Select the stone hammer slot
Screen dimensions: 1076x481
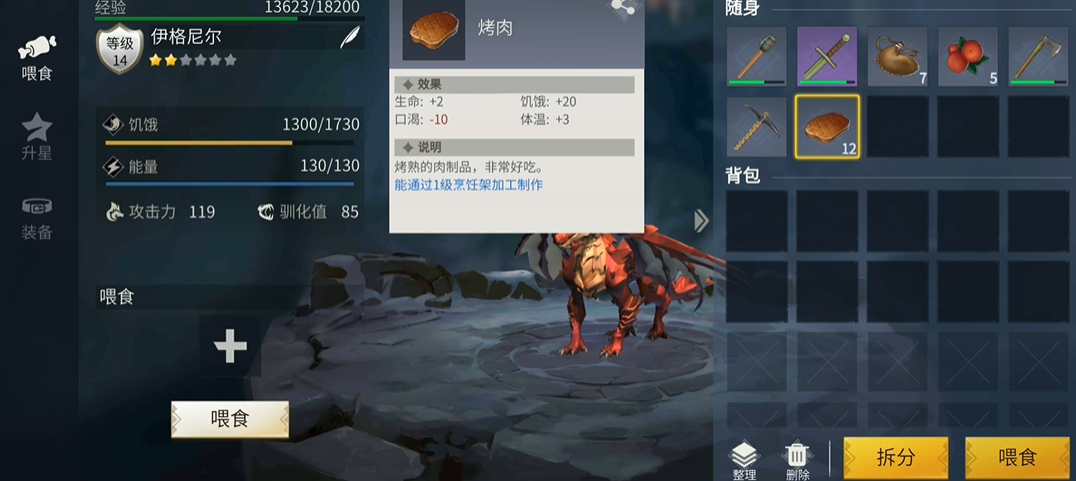[756, 56]
